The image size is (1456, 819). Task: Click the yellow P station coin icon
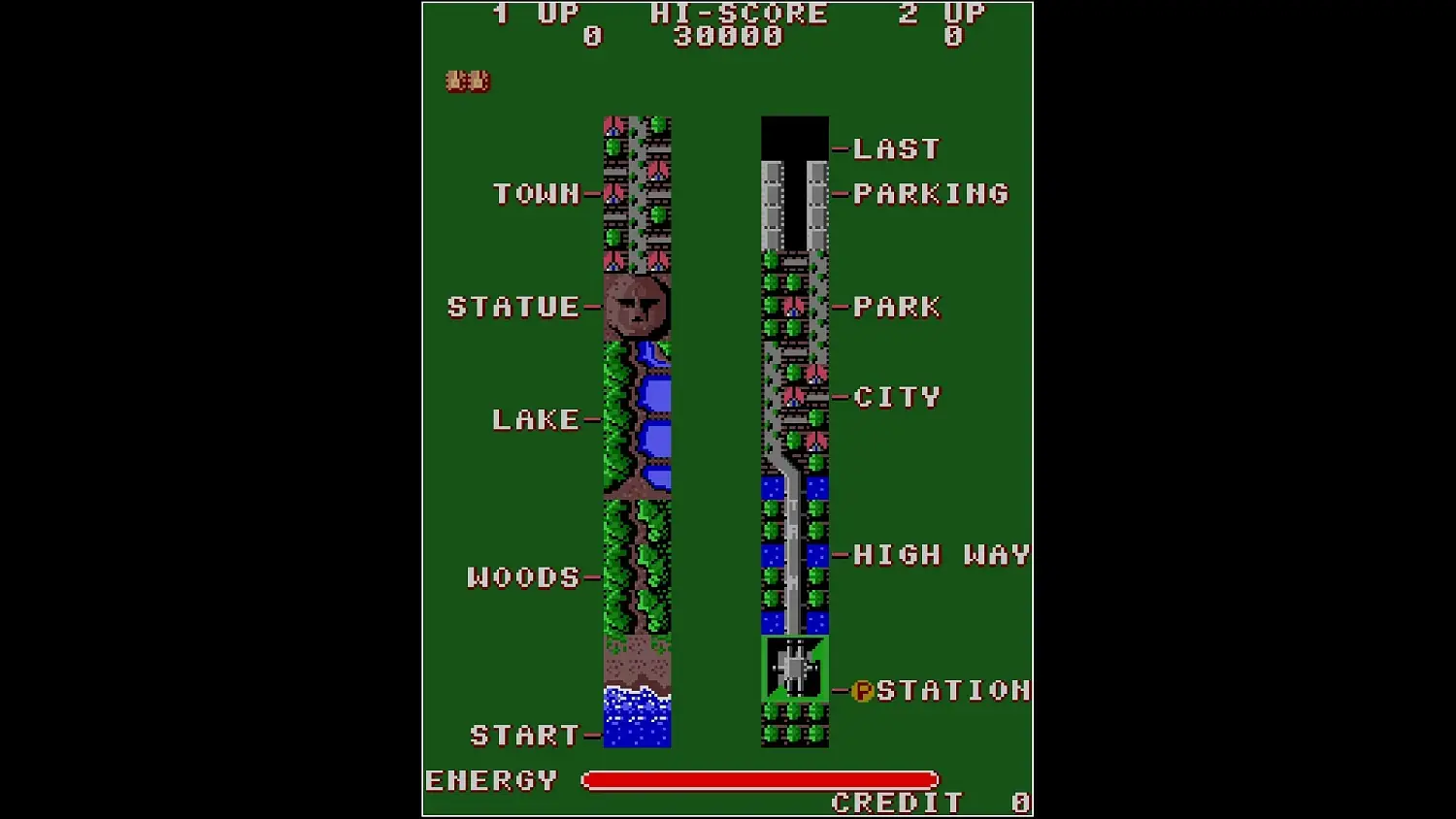(863, 692)
